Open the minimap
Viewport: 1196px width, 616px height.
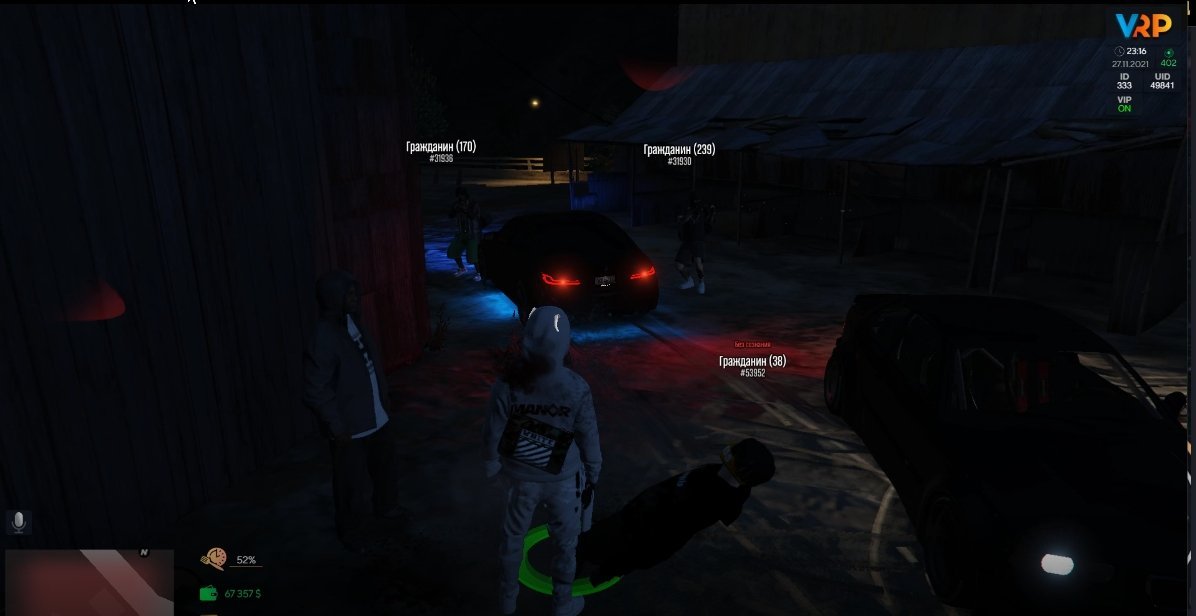pos(76,582)
